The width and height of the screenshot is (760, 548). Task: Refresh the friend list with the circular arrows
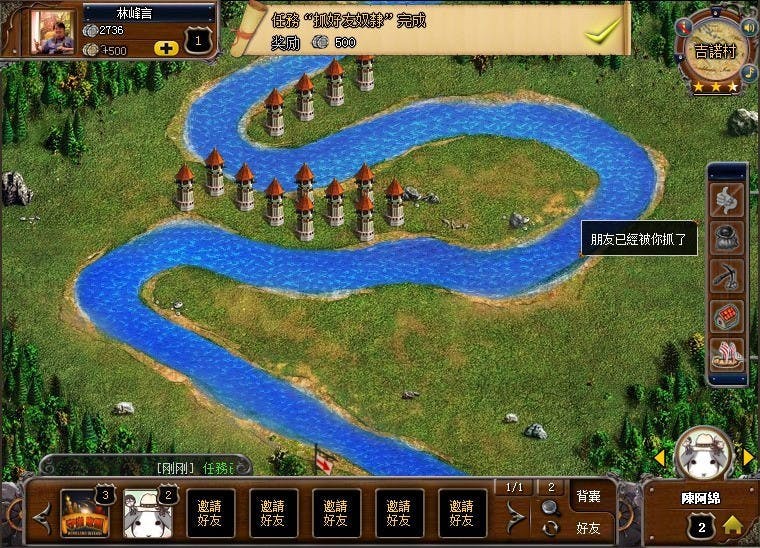[x=550, y=527]
